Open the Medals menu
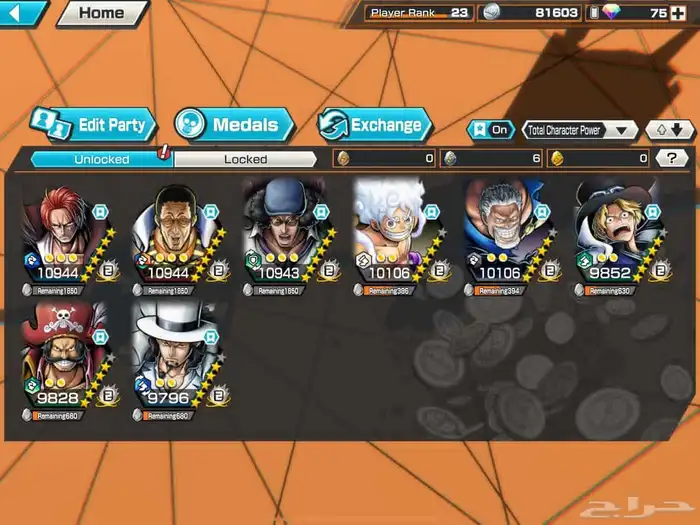 (x=234, y=125)
